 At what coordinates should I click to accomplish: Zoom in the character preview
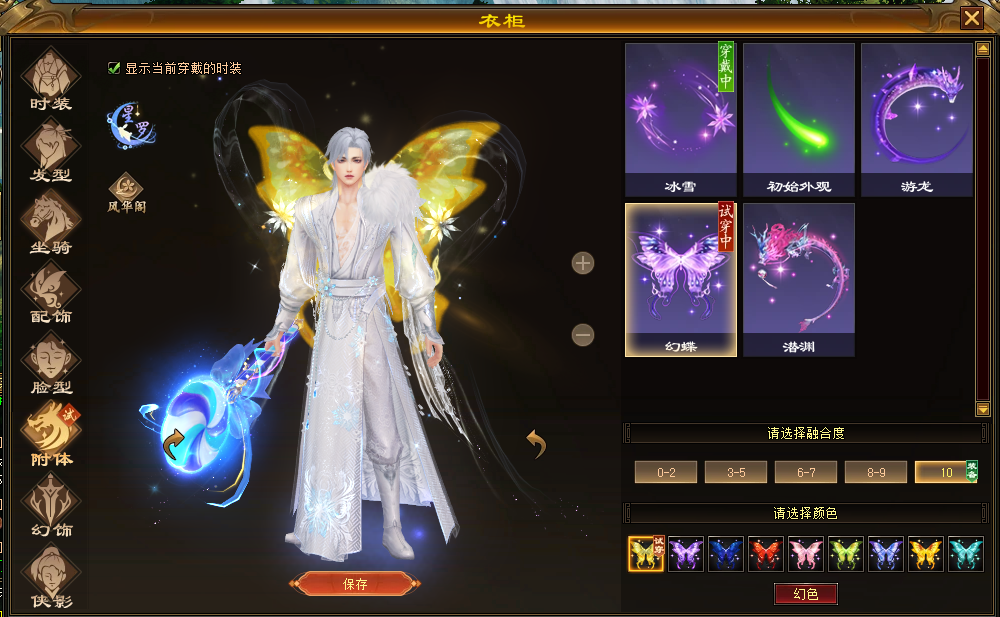(583, 263)
